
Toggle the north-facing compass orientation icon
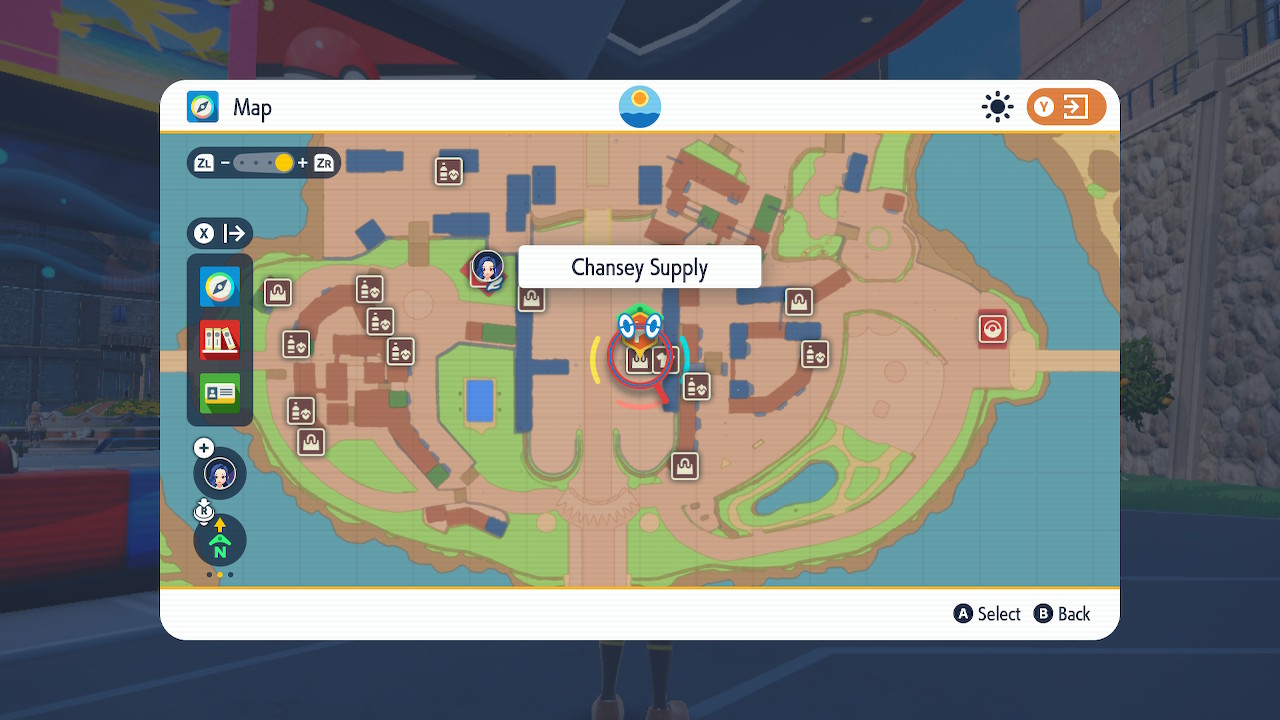pyautogui.click(x=220, y=541)
